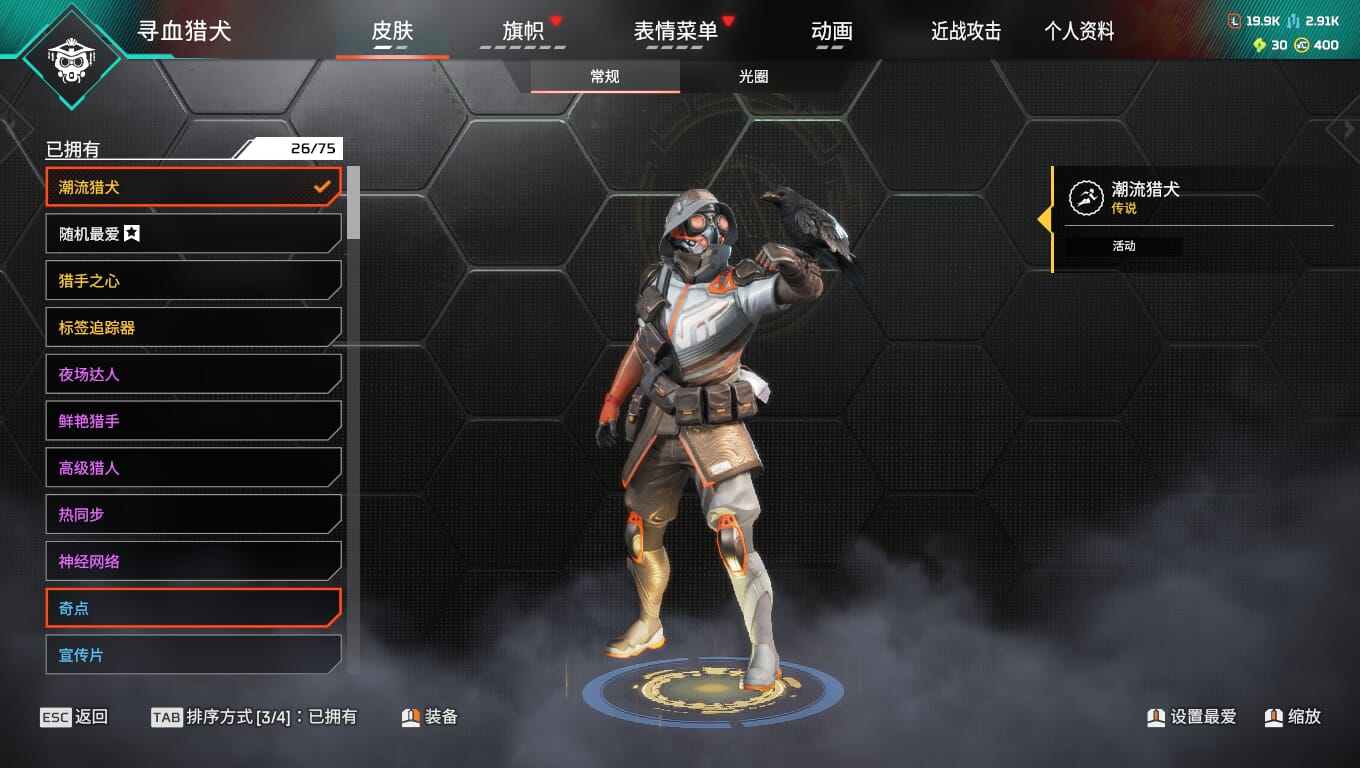Choose the 鲜艳猎手 skin
This screenshot has width=1360, height=768.
(193, 421)
